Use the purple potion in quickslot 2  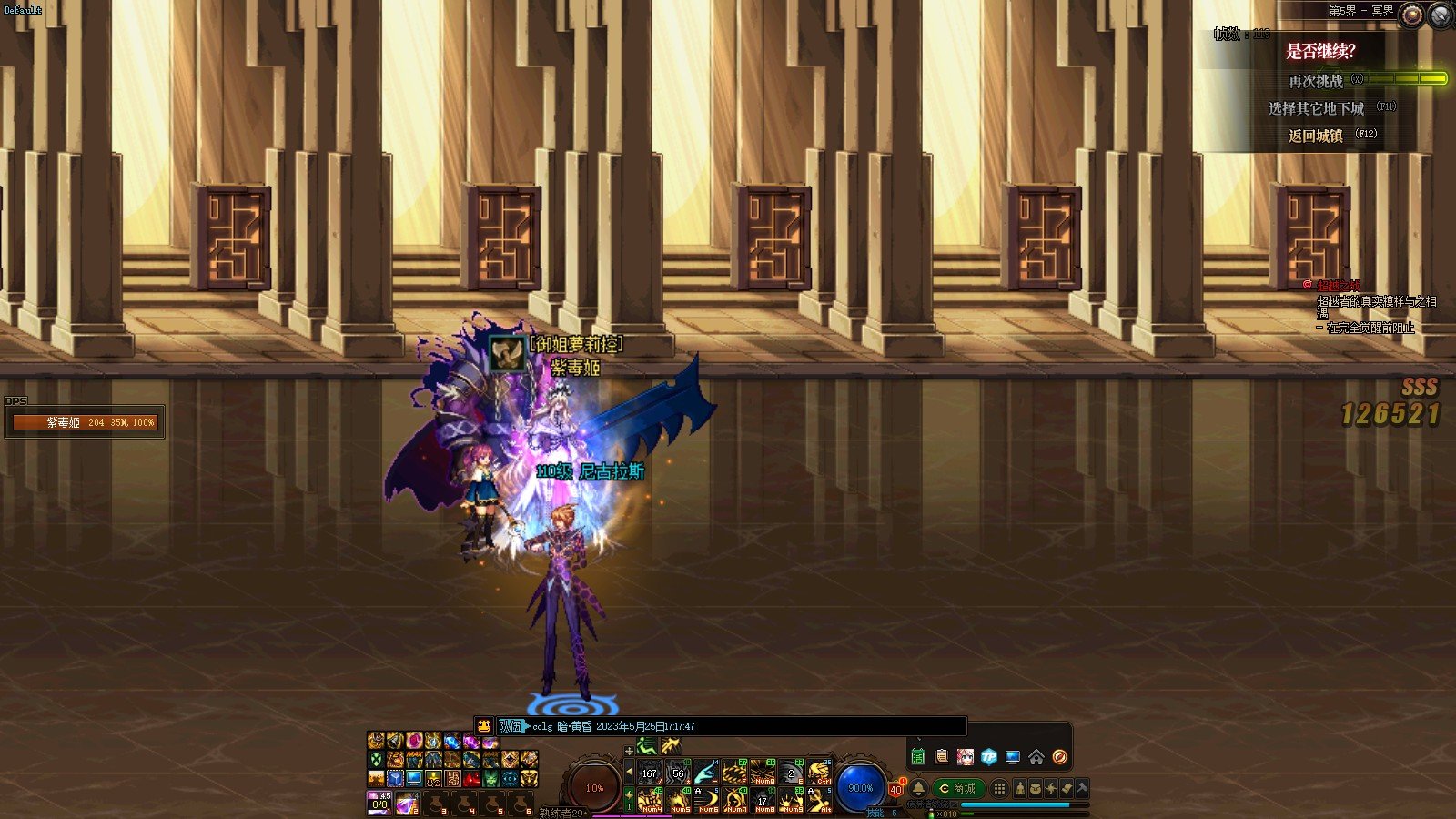click(407, 804)
